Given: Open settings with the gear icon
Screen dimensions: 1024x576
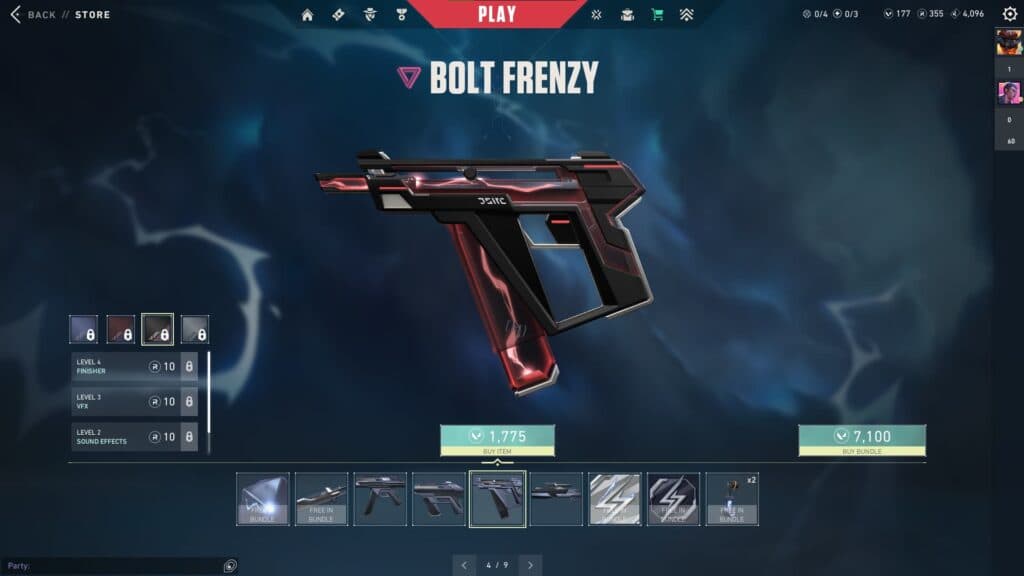Looking at the screenshot, I should click(x=1010, y=14).
